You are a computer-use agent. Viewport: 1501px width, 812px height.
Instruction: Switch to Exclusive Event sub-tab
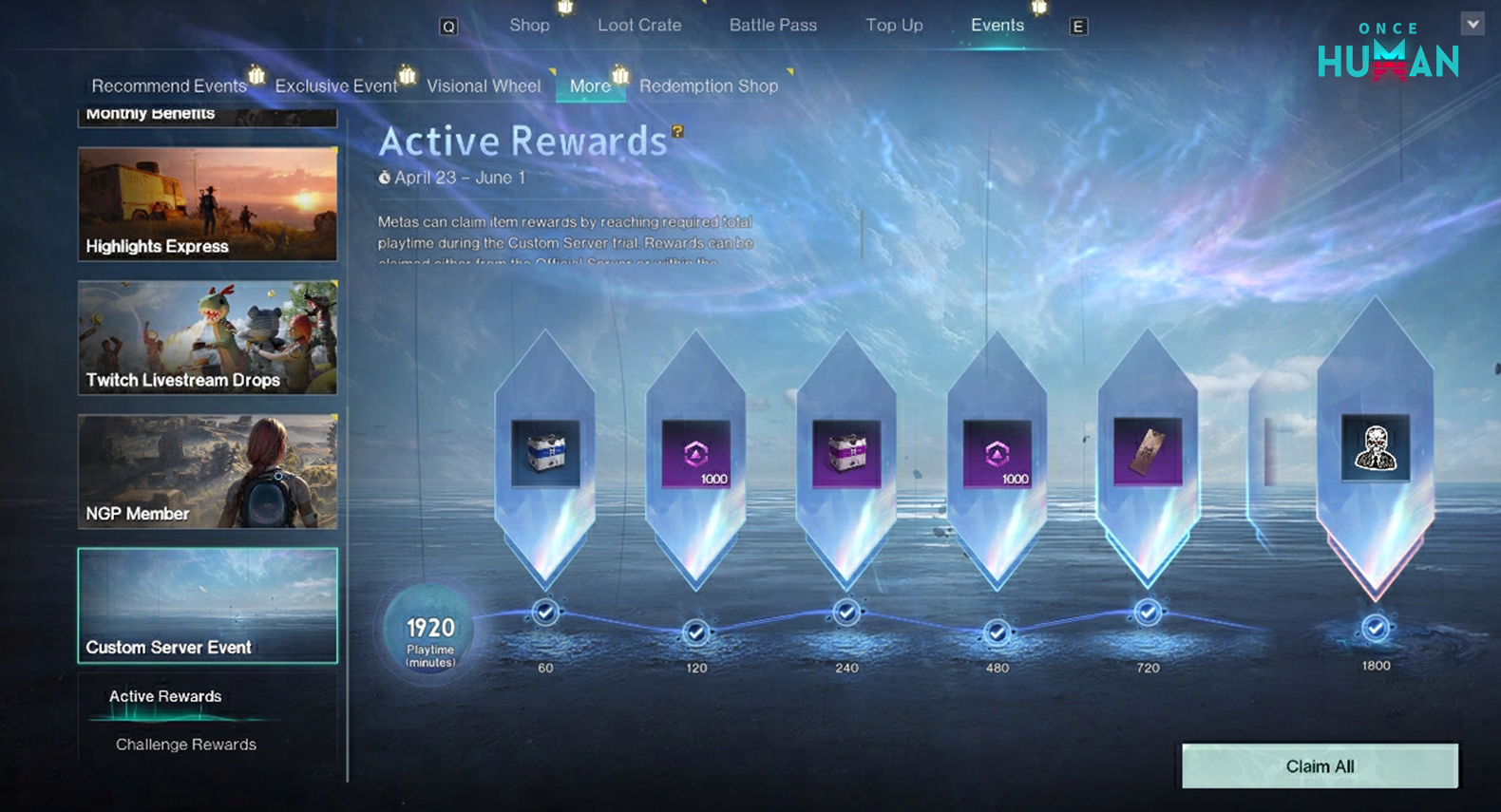335,86
